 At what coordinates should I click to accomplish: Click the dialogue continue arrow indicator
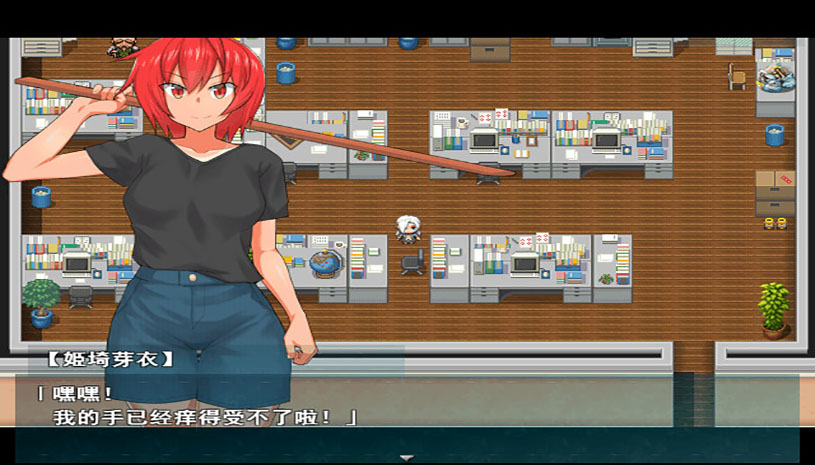(x=407, y=456)
